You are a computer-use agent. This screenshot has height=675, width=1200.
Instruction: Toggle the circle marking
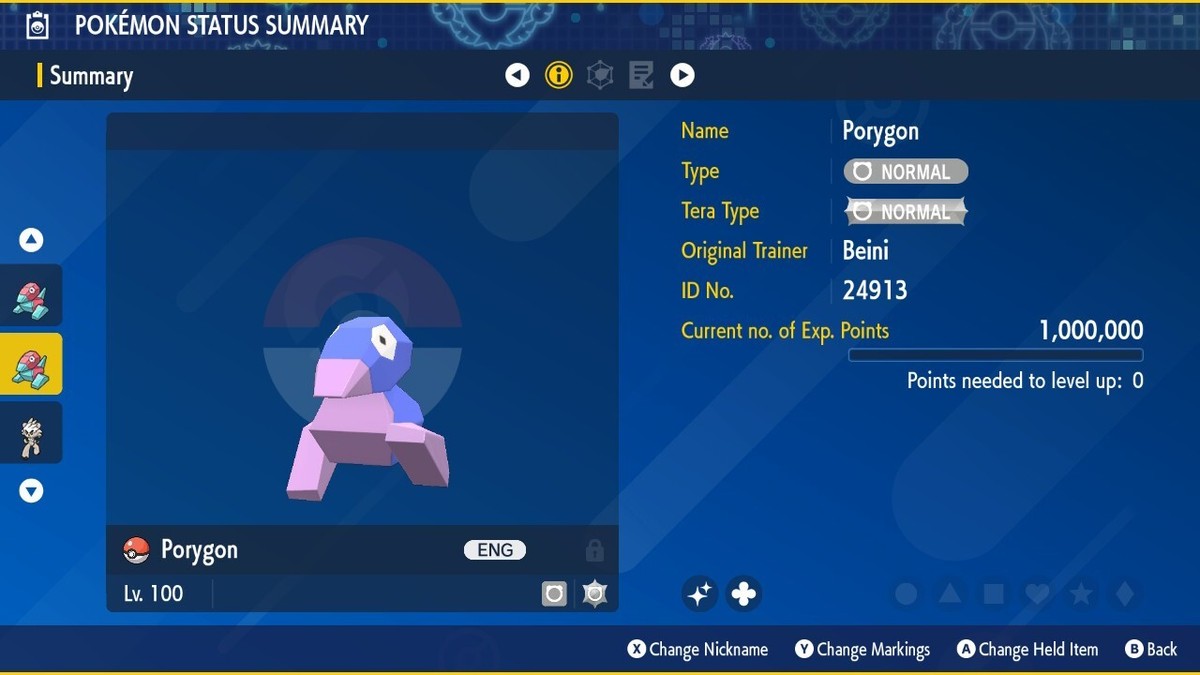(x=906, y=594)
